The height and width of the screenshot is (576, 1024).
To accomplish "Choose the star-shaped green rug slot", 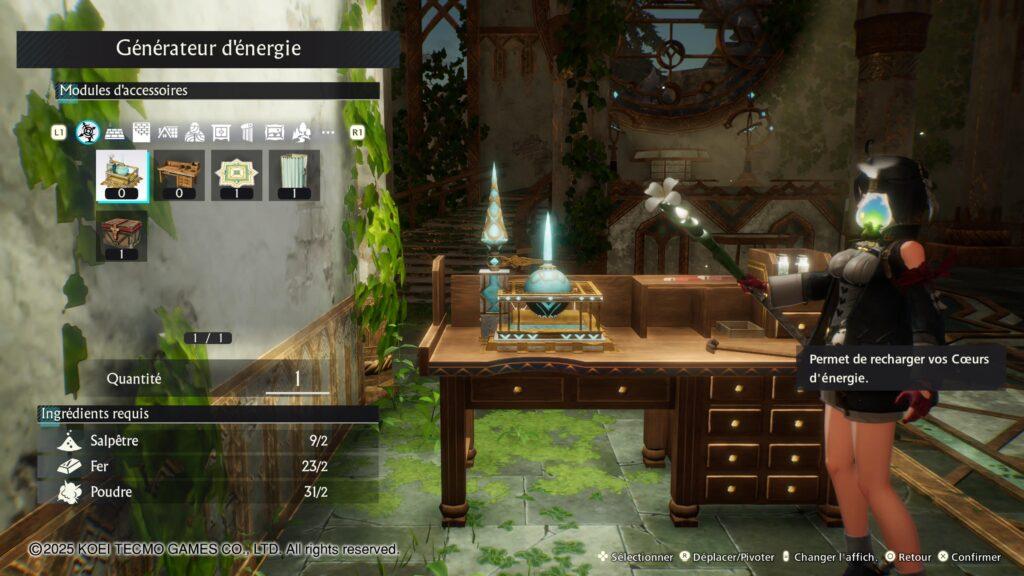I will tap(238, 176).
